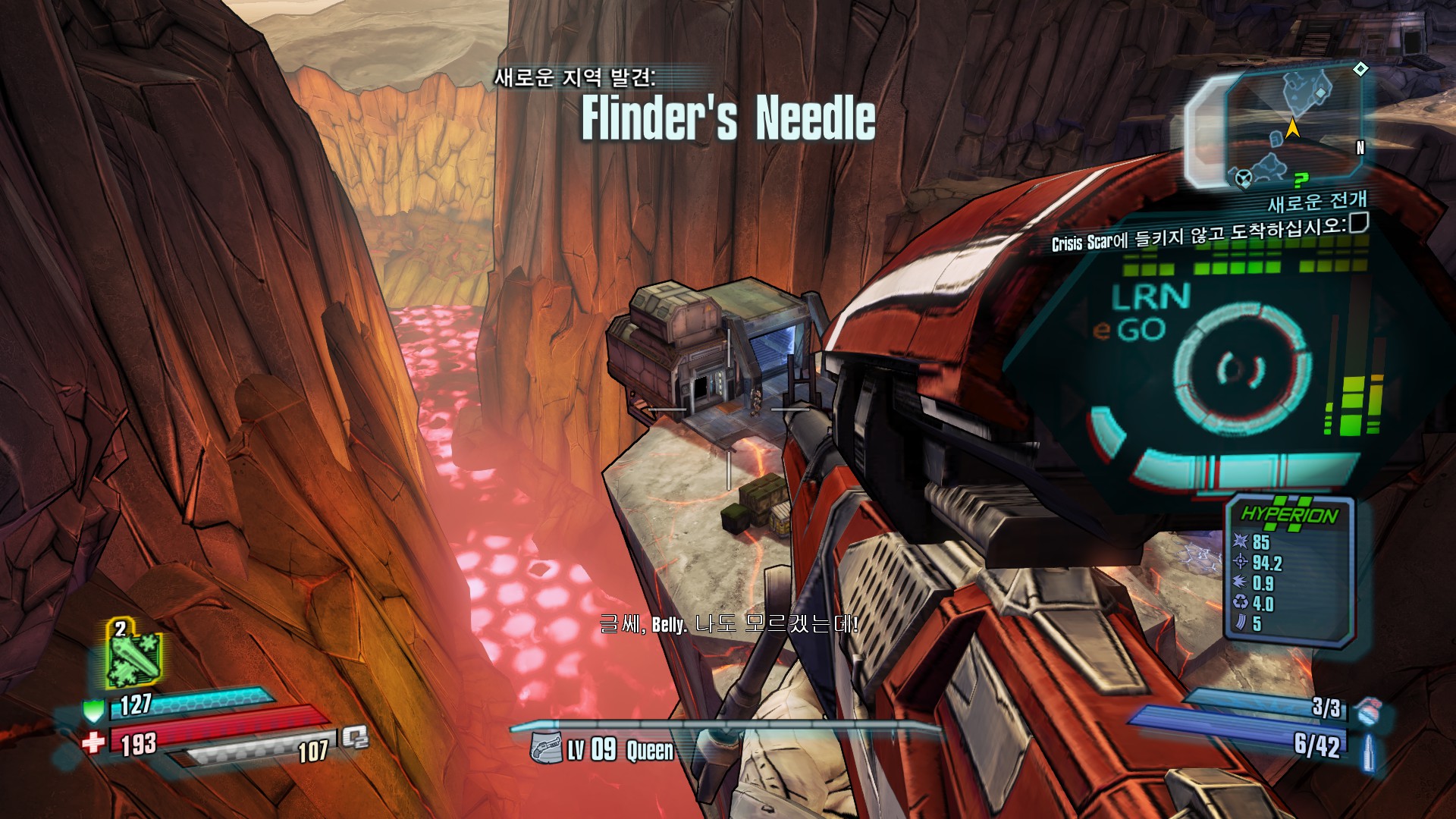Click the bullet ammo type icon
Screen dimensions: 1456x819
[x=1369, y=752]
